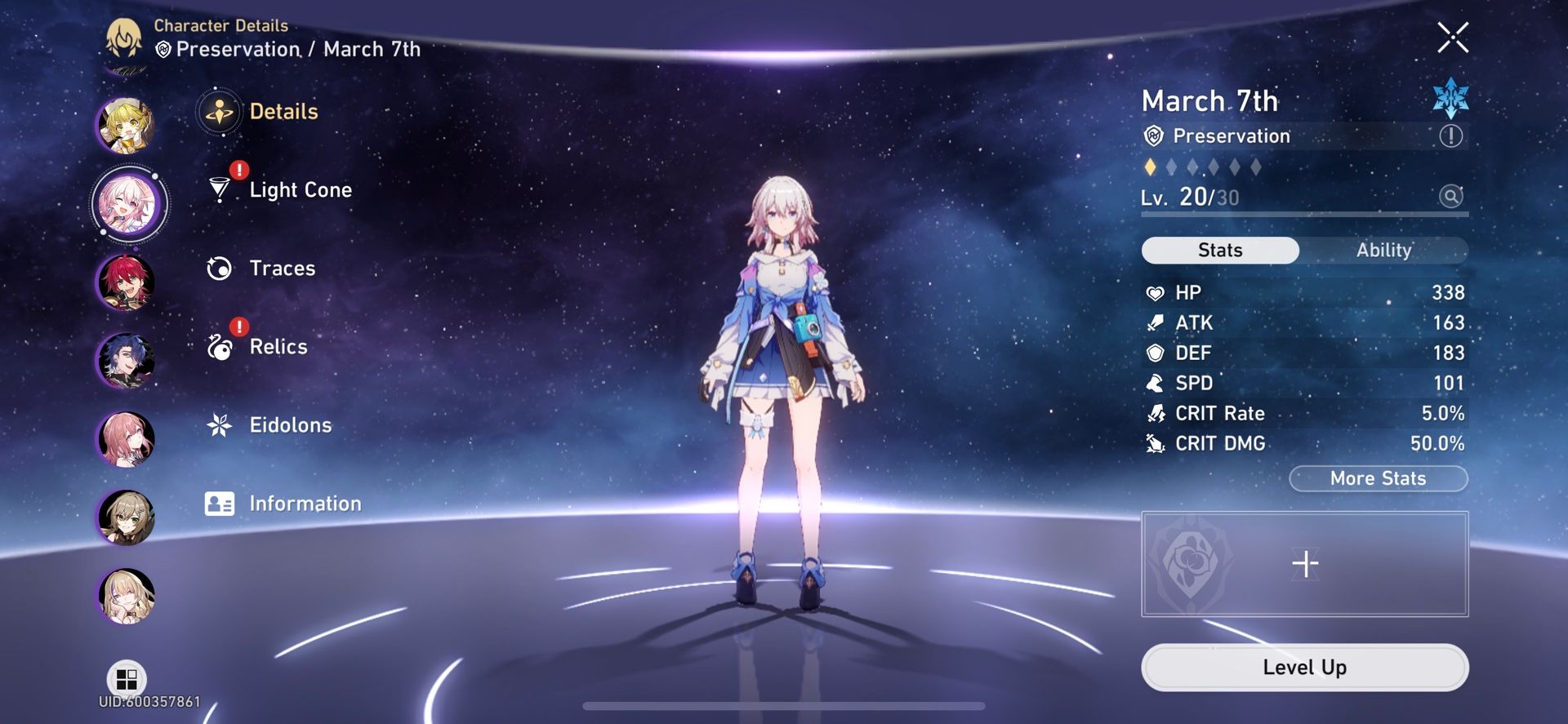This screenshot has width=1568, height=724.
Task: Open the Details menu entry
Action: [x=283, y=112]
